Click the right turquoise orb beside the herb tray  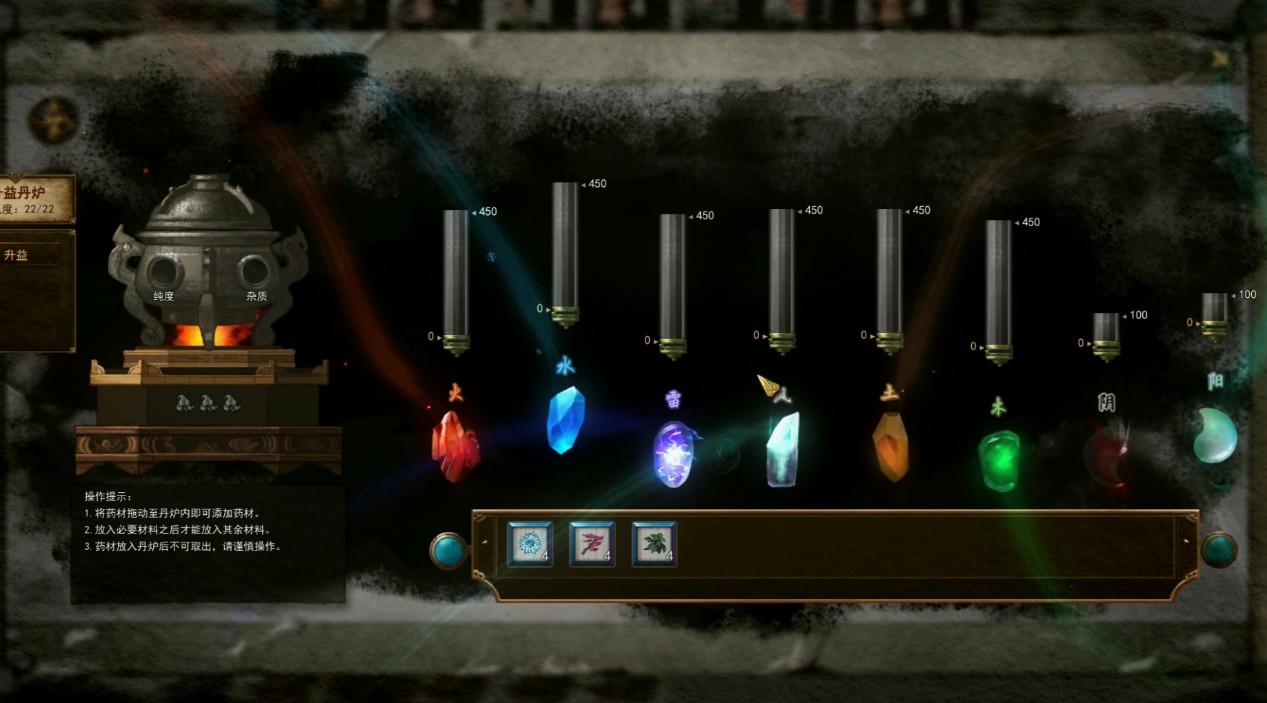point(1218,550)
